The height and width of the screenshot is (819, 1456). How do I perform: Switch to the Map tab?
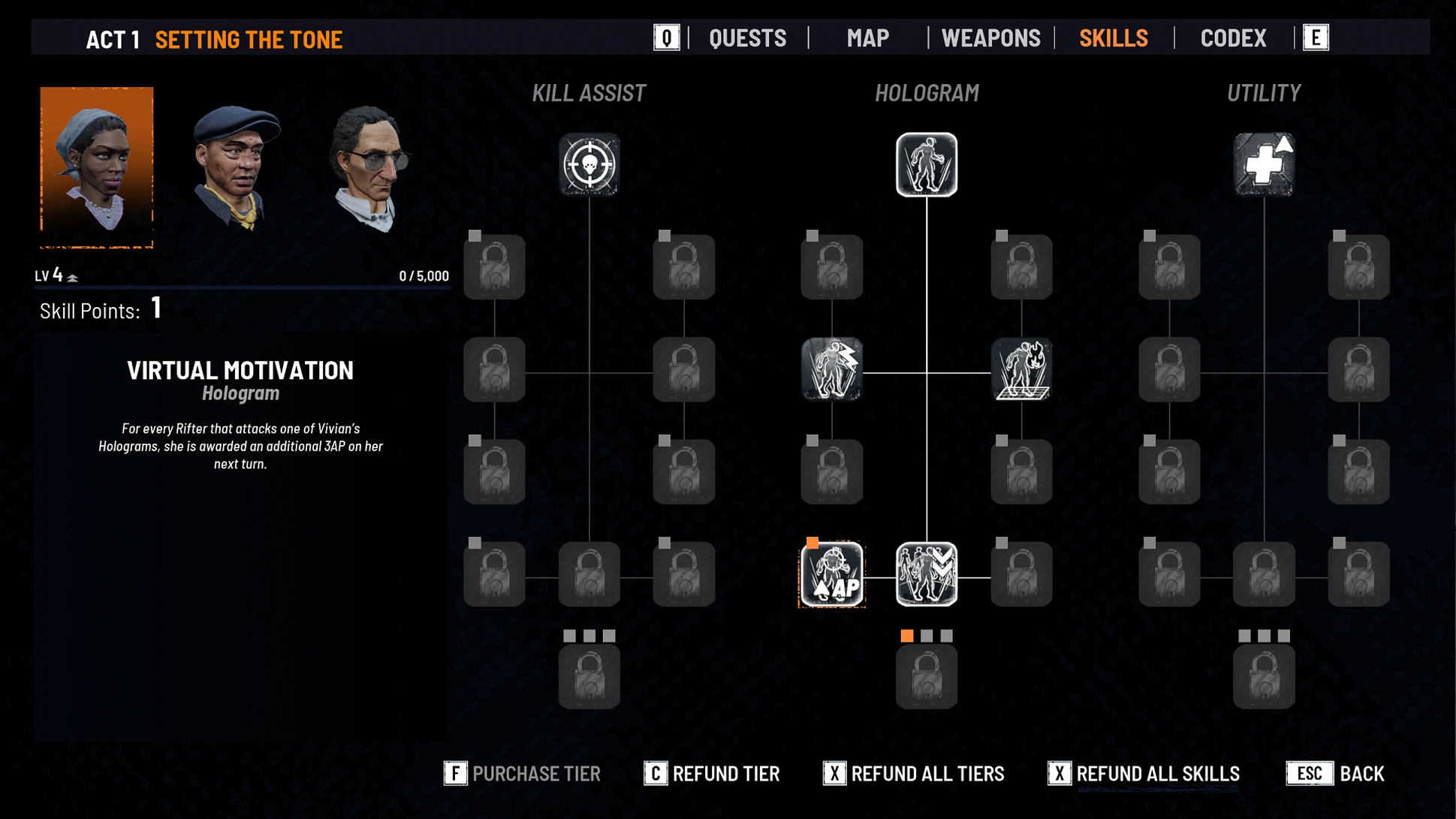coord(867,38)
